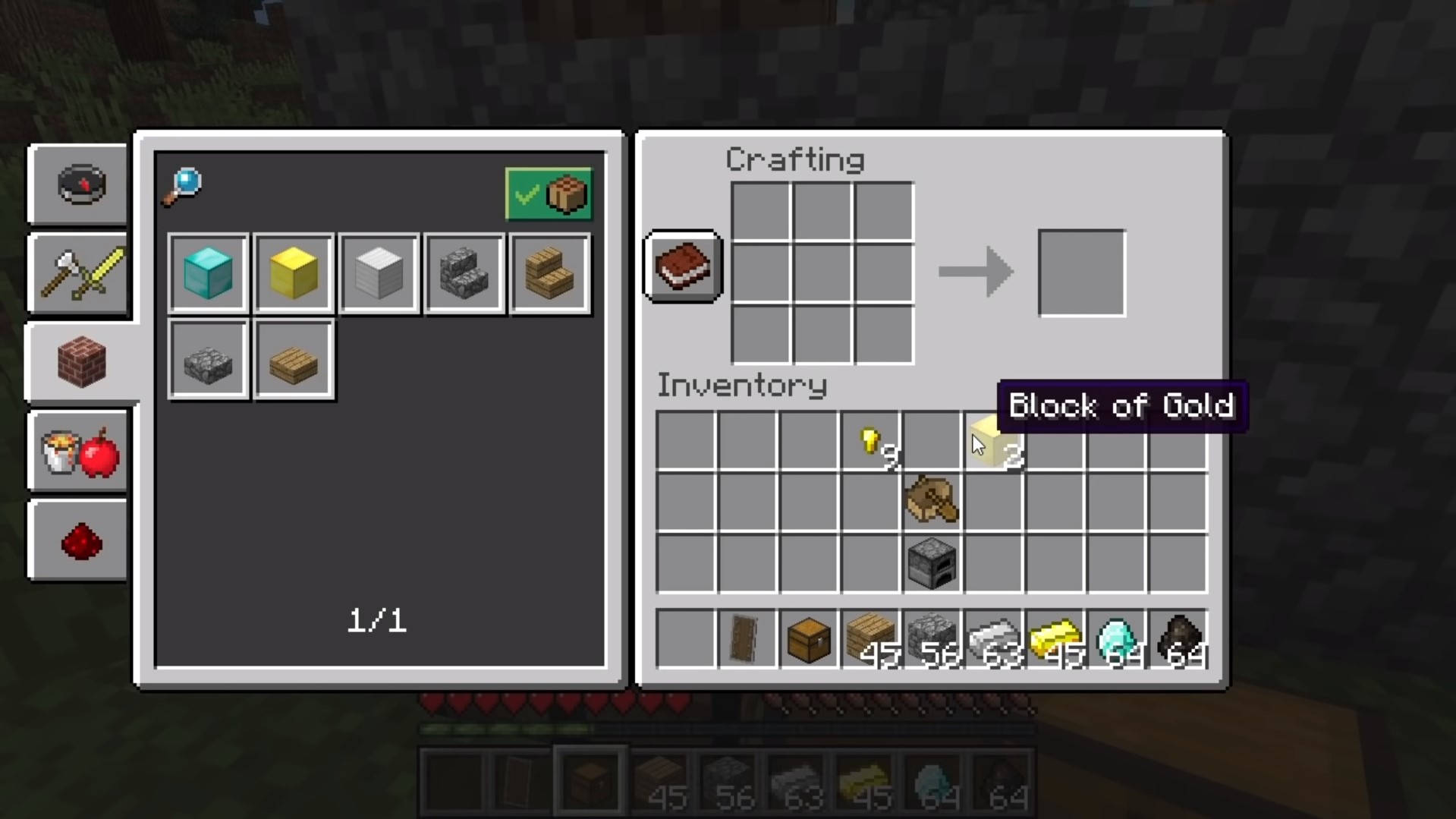Select the gold nugget stack in inventory
This screenshot has height=819, width=1456.
coord(871,441)
